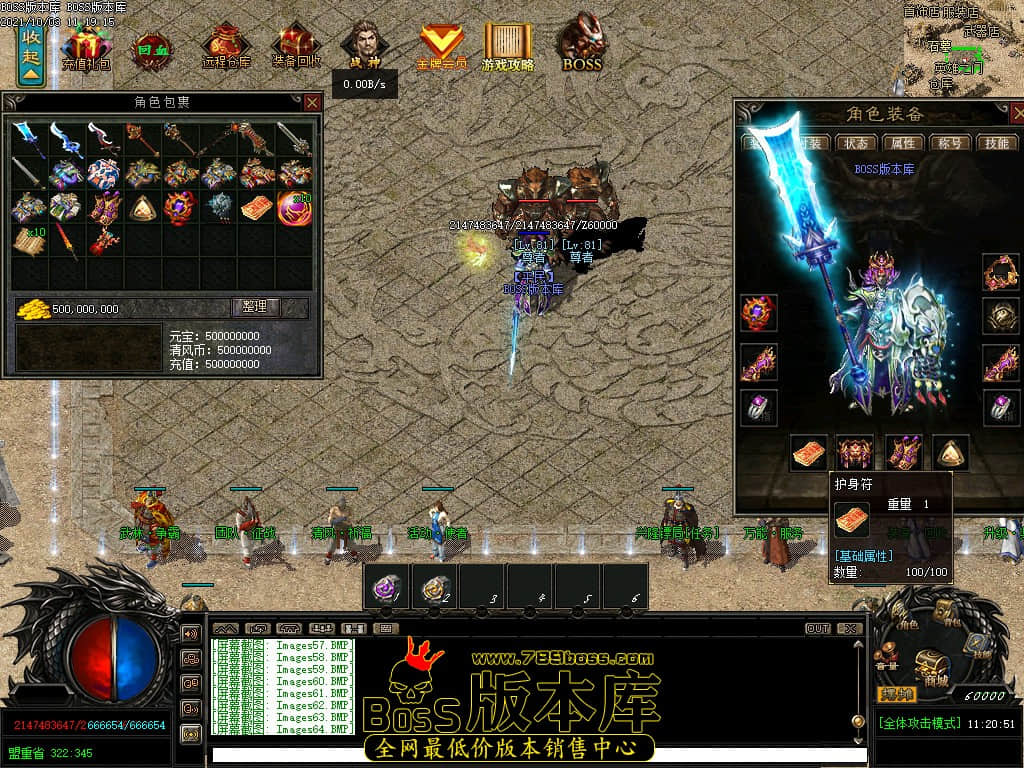The width and height of the screenshot is (1024, 768).
Task: Switch to the 属性 attributes tab
Action: click(903, 143)
